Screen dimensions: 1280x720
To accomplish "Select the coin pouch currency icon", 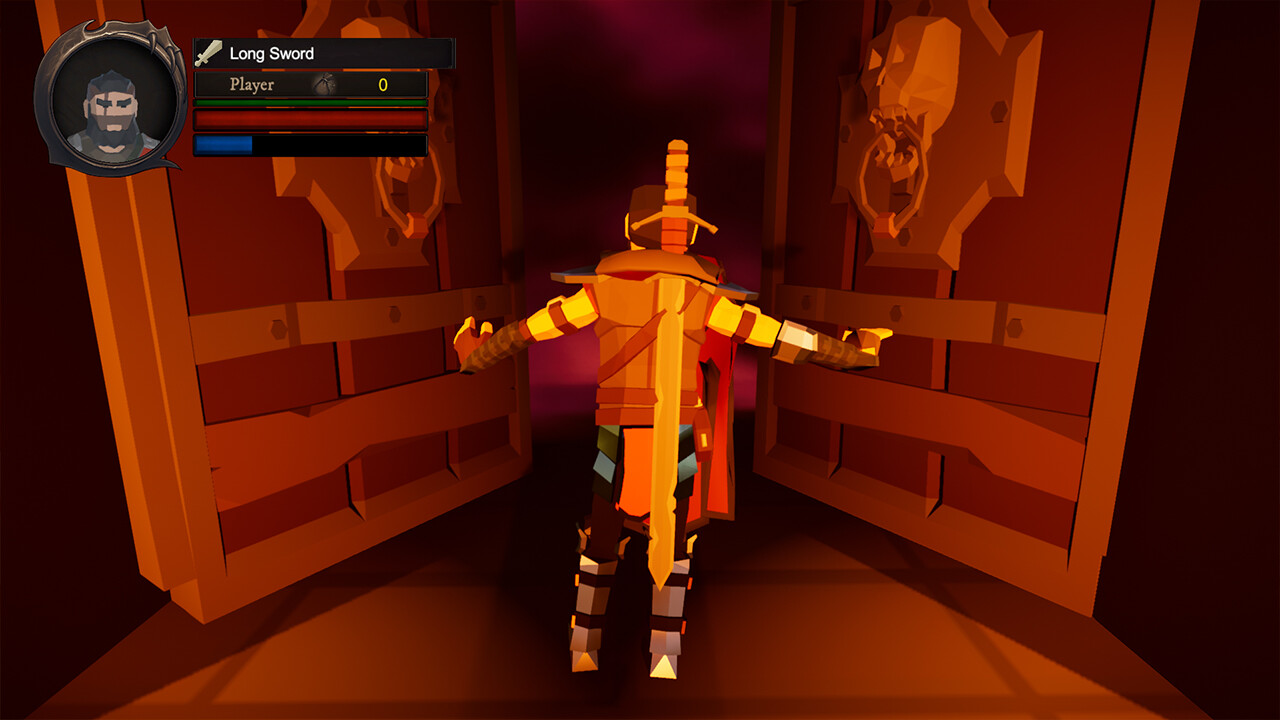I will click(326, 85).
